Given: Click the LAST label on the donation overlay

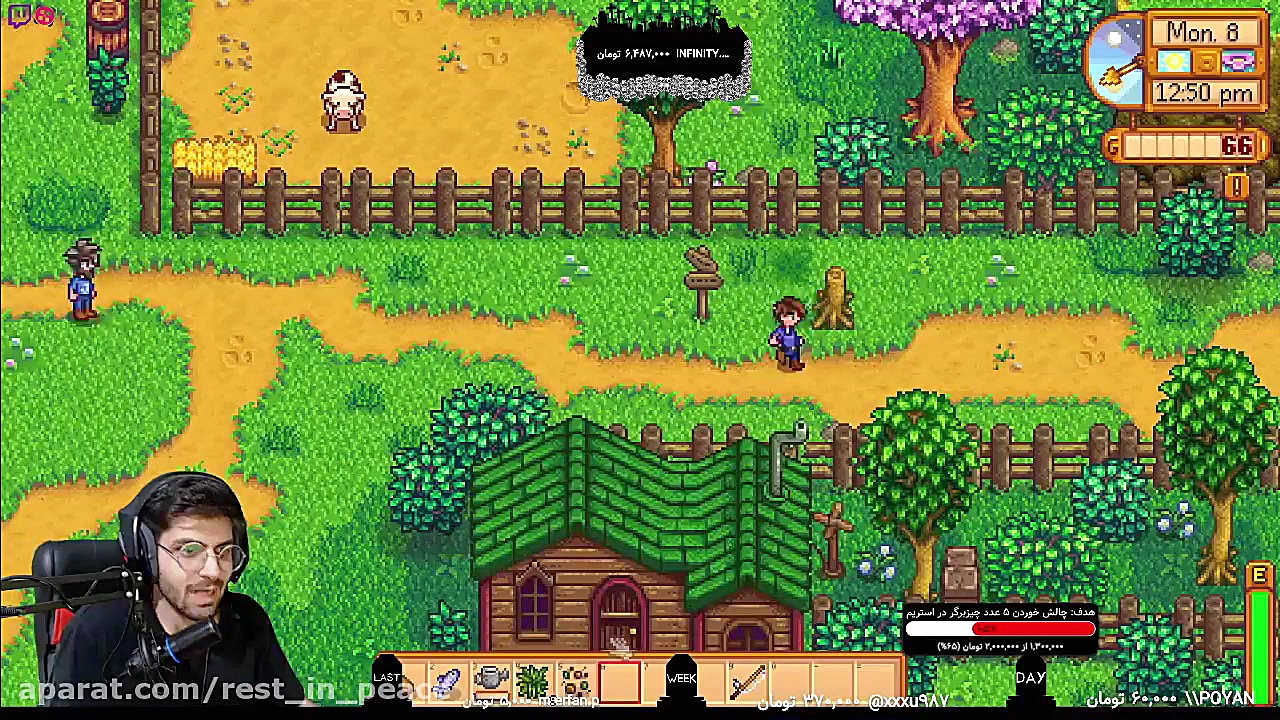Looking at the screenshot, I should (389, 677).
